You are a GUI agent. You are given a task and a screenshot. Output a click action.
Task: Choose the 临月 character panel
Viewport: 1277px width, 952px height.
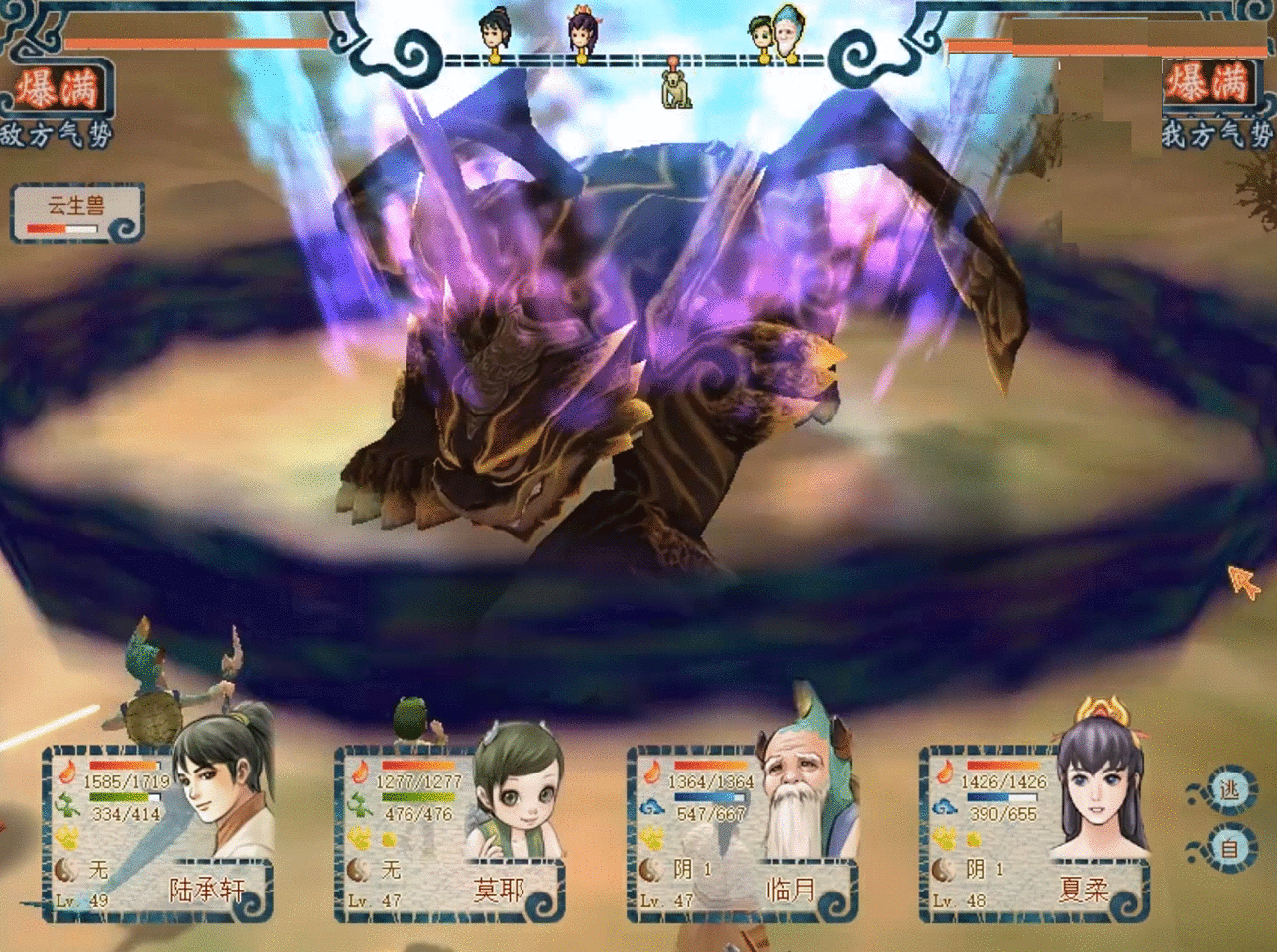(x=742, y=833)
